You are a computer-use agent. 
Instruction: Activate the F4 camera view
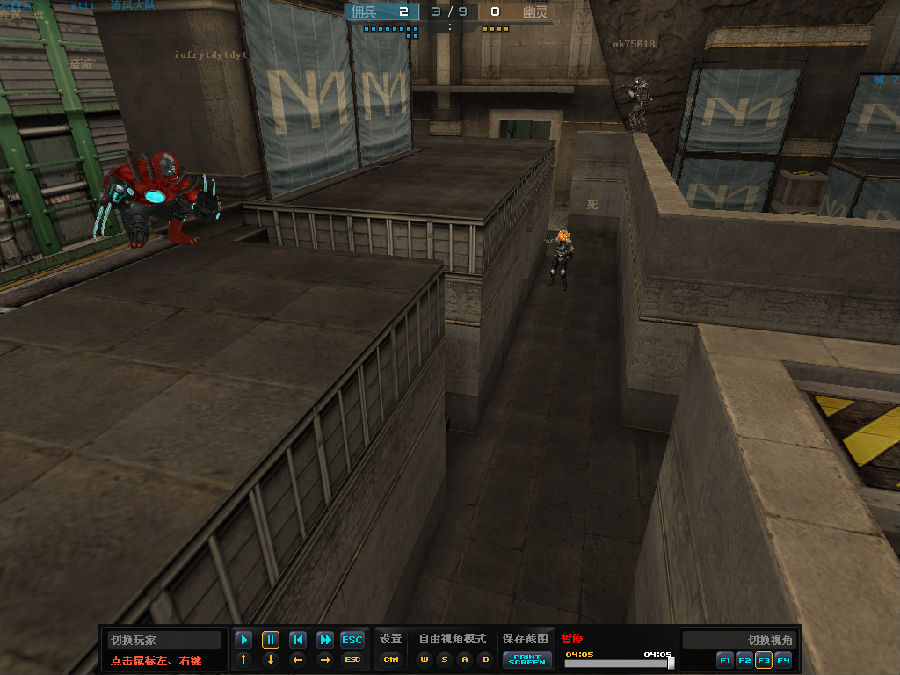pyautogui.click(x=783, y=660)
